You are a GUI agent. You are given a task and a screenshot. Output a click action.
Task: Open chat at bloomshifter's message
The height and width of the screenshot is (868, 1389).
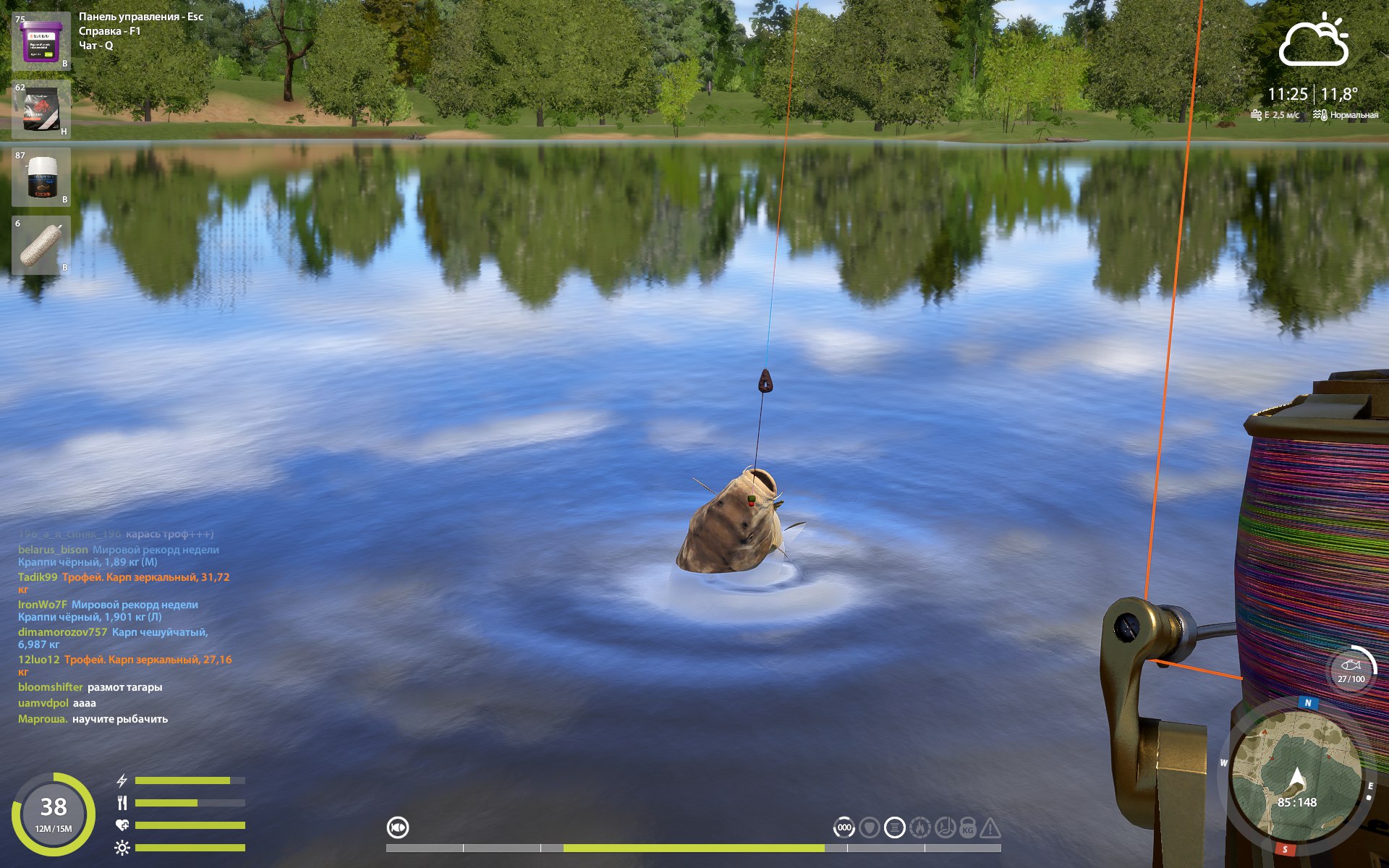click(90, 687)
